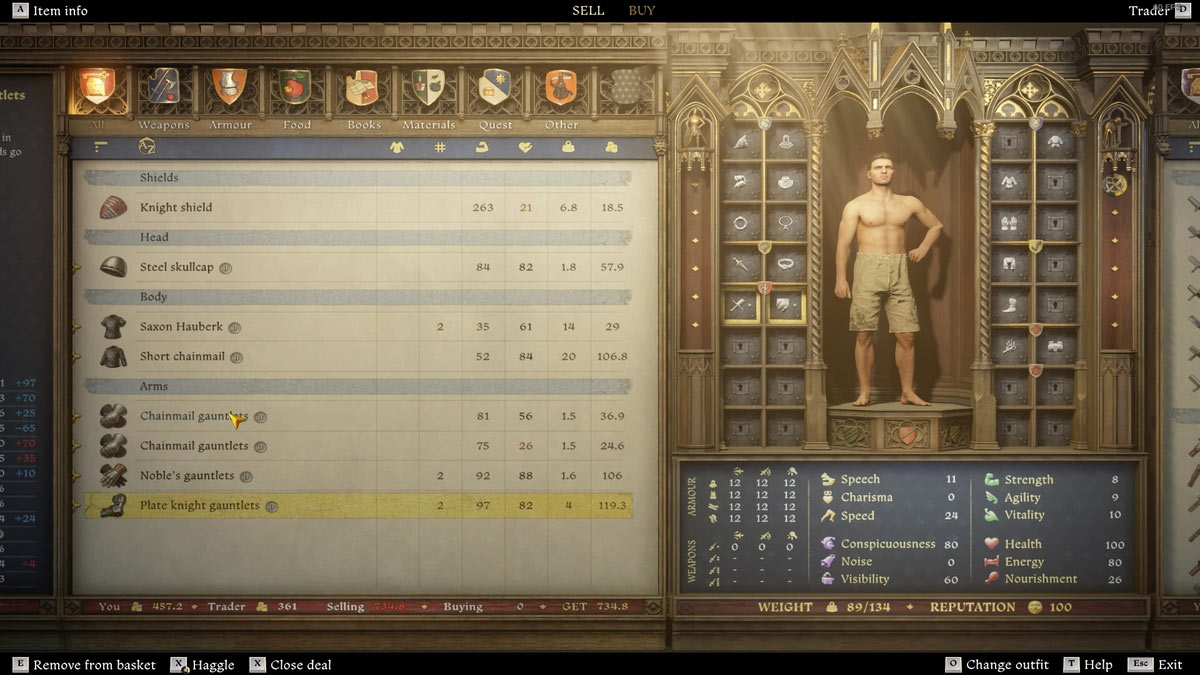Screen dimensions: 1200x675
Task: Select the Knight shield row
Action: [176, 208]
